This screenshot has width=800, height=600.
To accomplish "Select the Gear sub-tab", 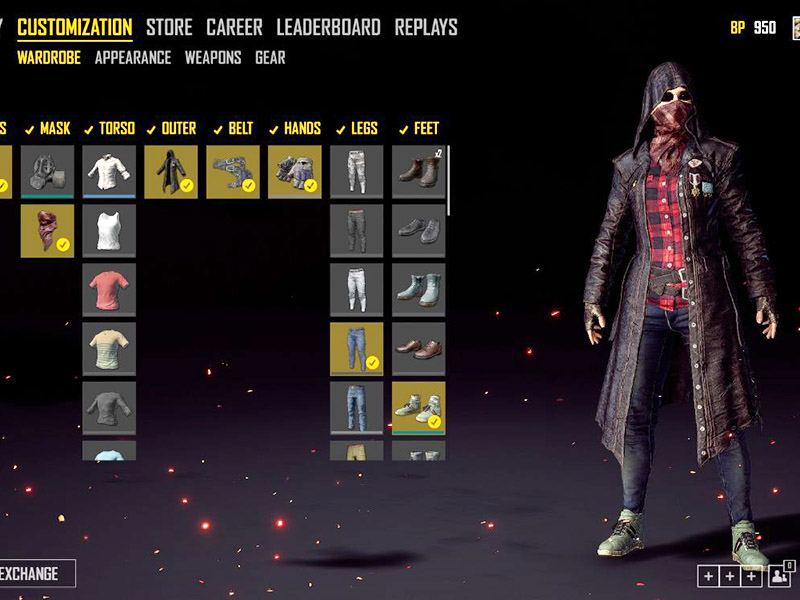I will (x=270, y=58).
